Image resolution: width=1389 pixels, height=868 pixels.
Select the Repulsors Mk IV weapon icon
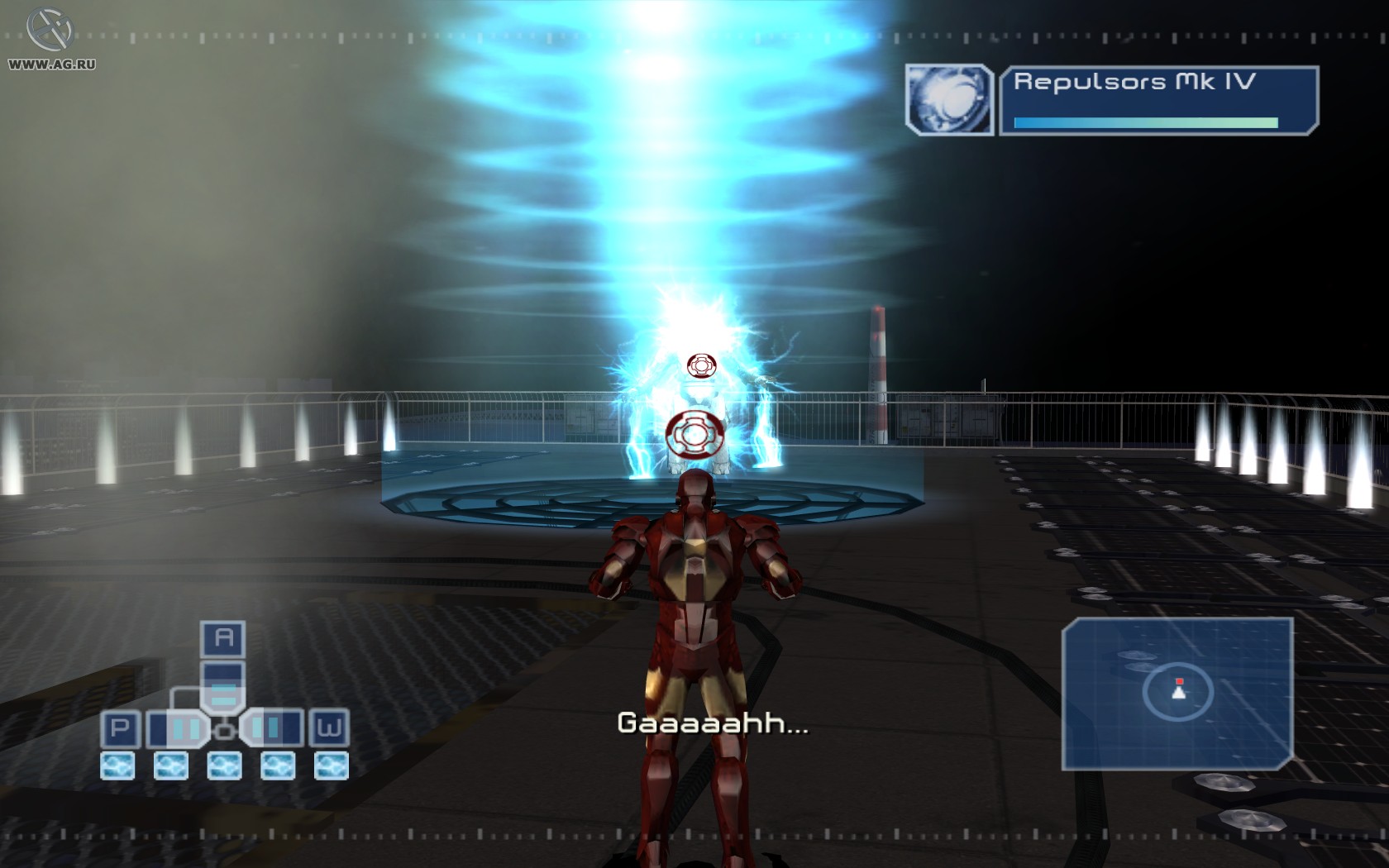pos(951,99)
